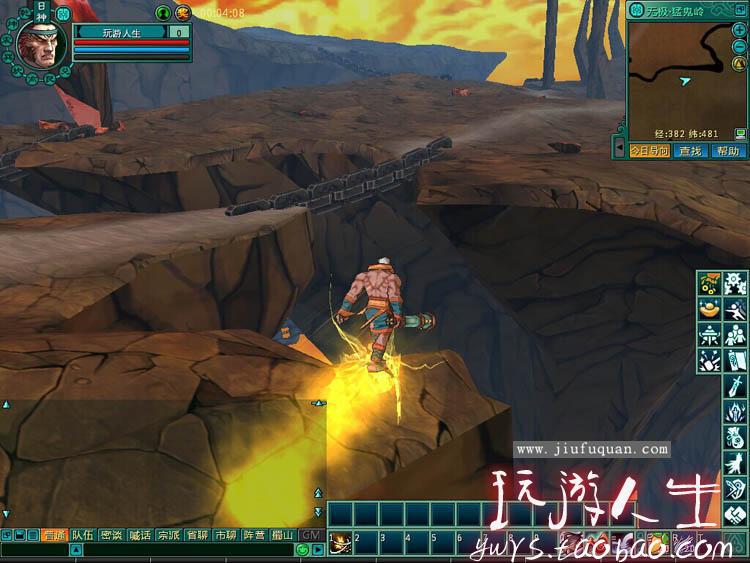Switch to the 喊话 shout channel tab
Viewport: 750px width, 563px height.
[140, 536]
